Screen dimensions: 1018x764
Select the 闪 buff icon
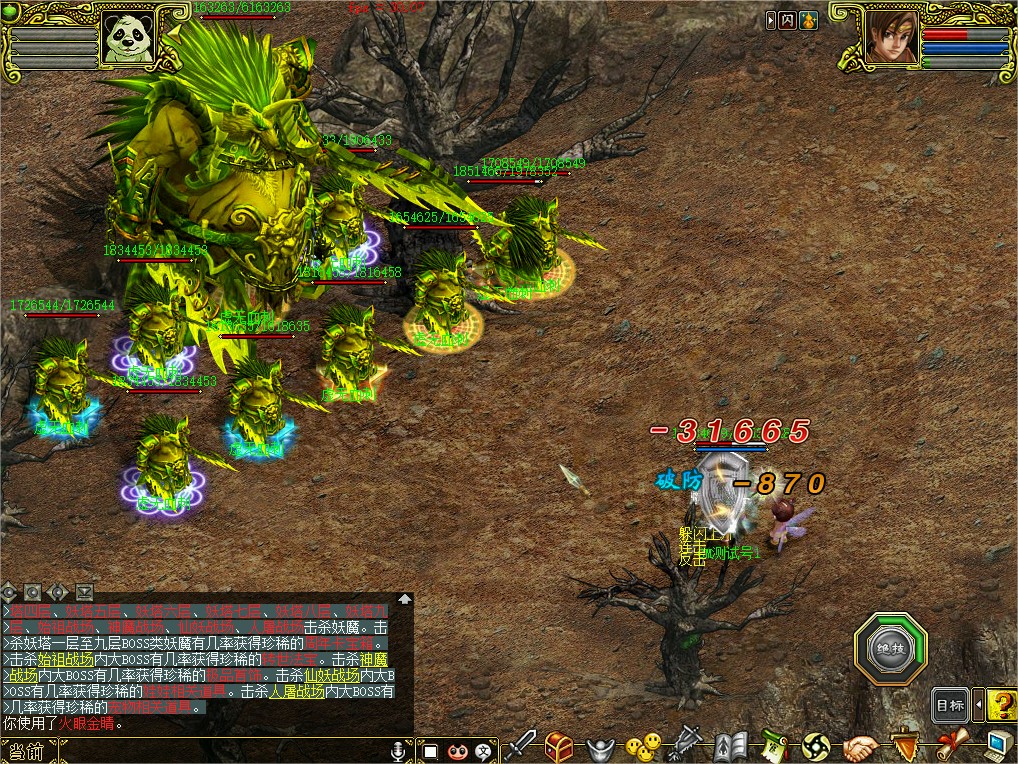pos(788,19)
